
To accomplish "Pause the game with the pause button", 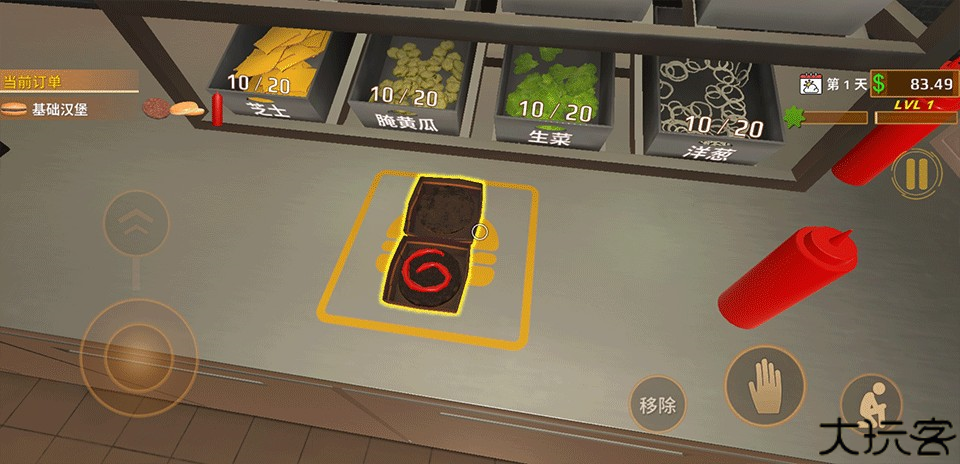I will (x=916, y=173).
